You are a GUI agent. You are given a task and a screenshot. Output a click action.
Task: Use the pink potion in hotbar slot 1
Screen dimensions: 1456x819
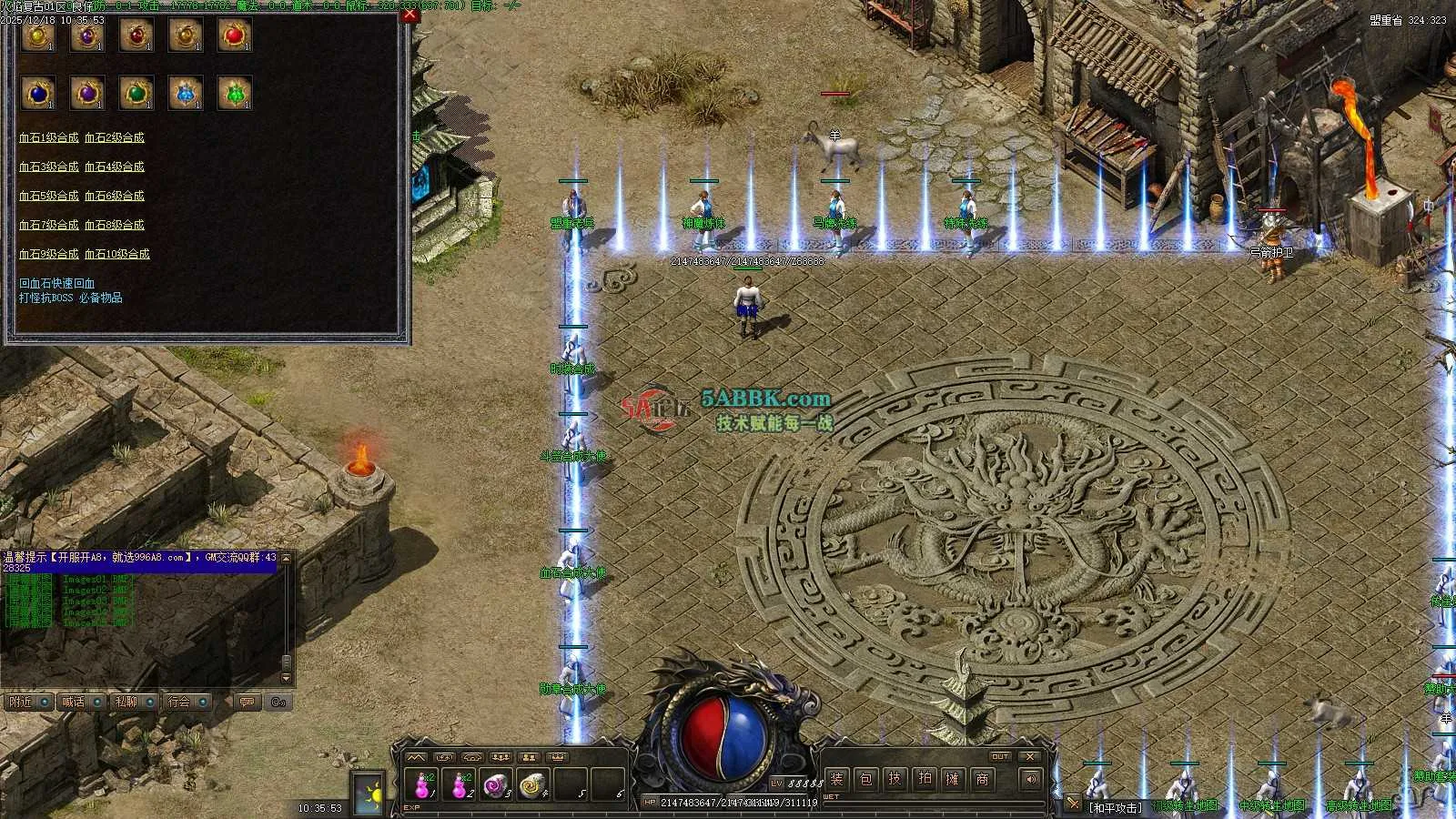click(423, 784)
